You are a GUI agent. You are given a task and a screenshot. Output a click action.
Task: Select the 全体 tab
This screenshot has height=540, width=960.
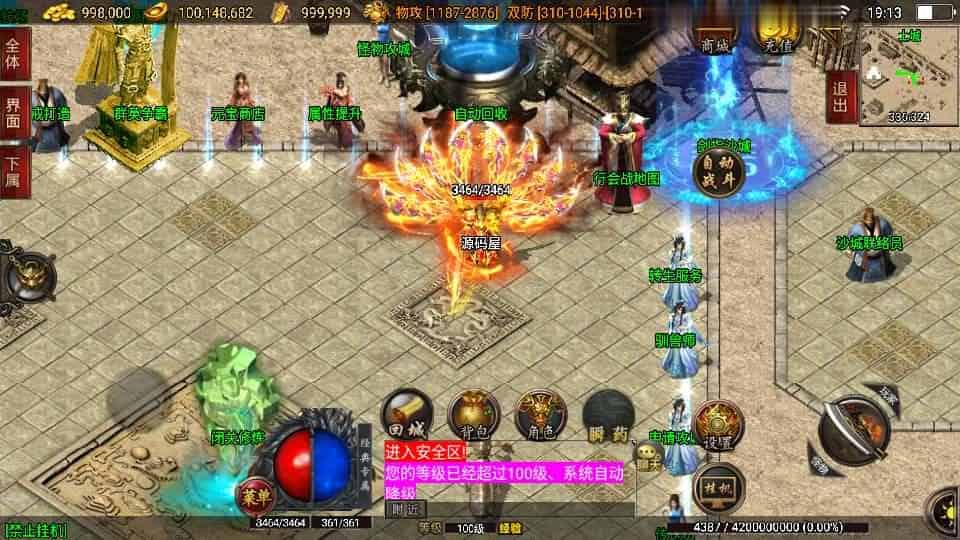(13, 54)
